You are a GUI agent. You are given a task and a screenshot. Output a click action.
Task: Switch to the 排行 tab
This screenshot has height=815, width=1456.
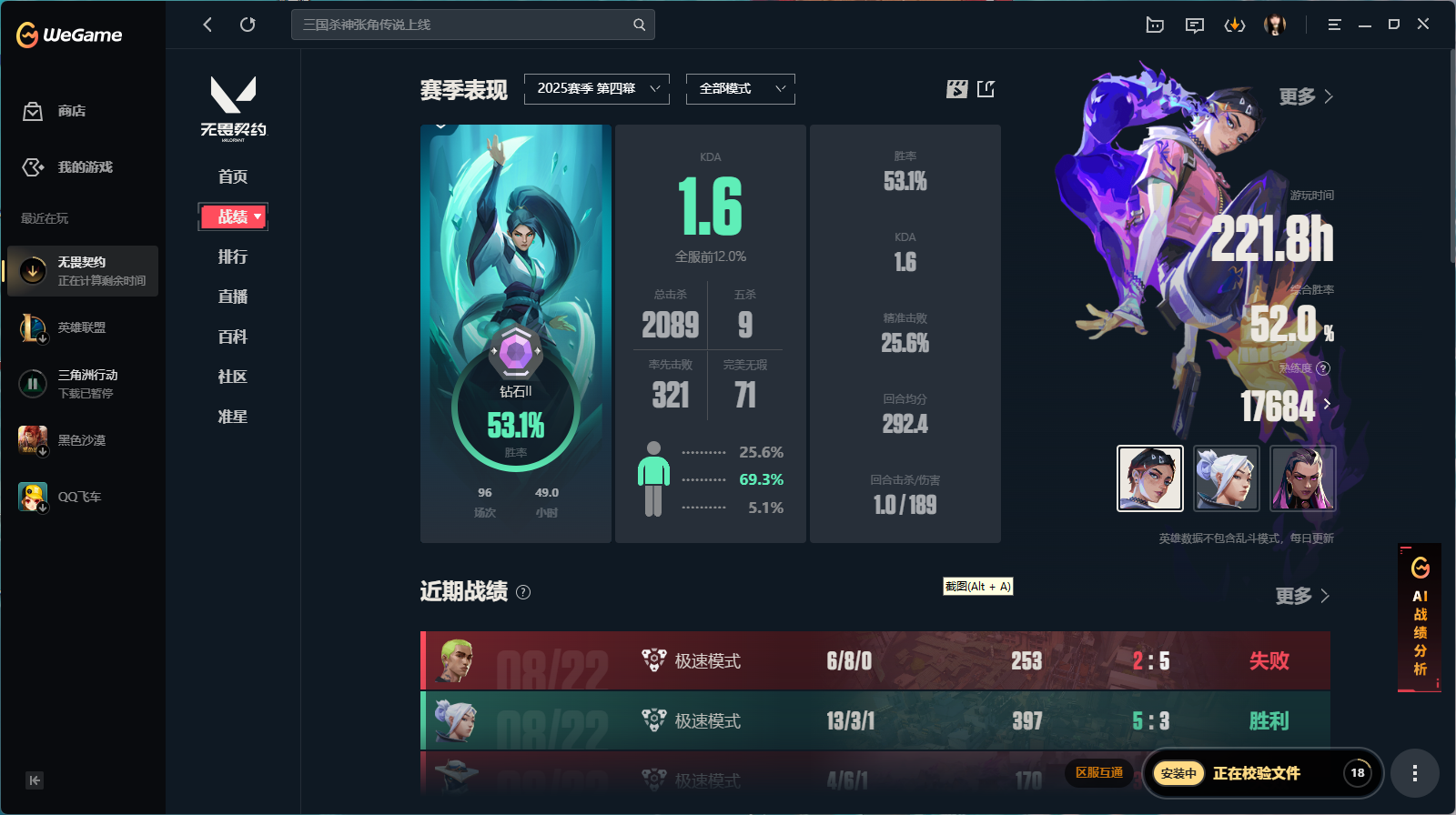pos(232,257)
